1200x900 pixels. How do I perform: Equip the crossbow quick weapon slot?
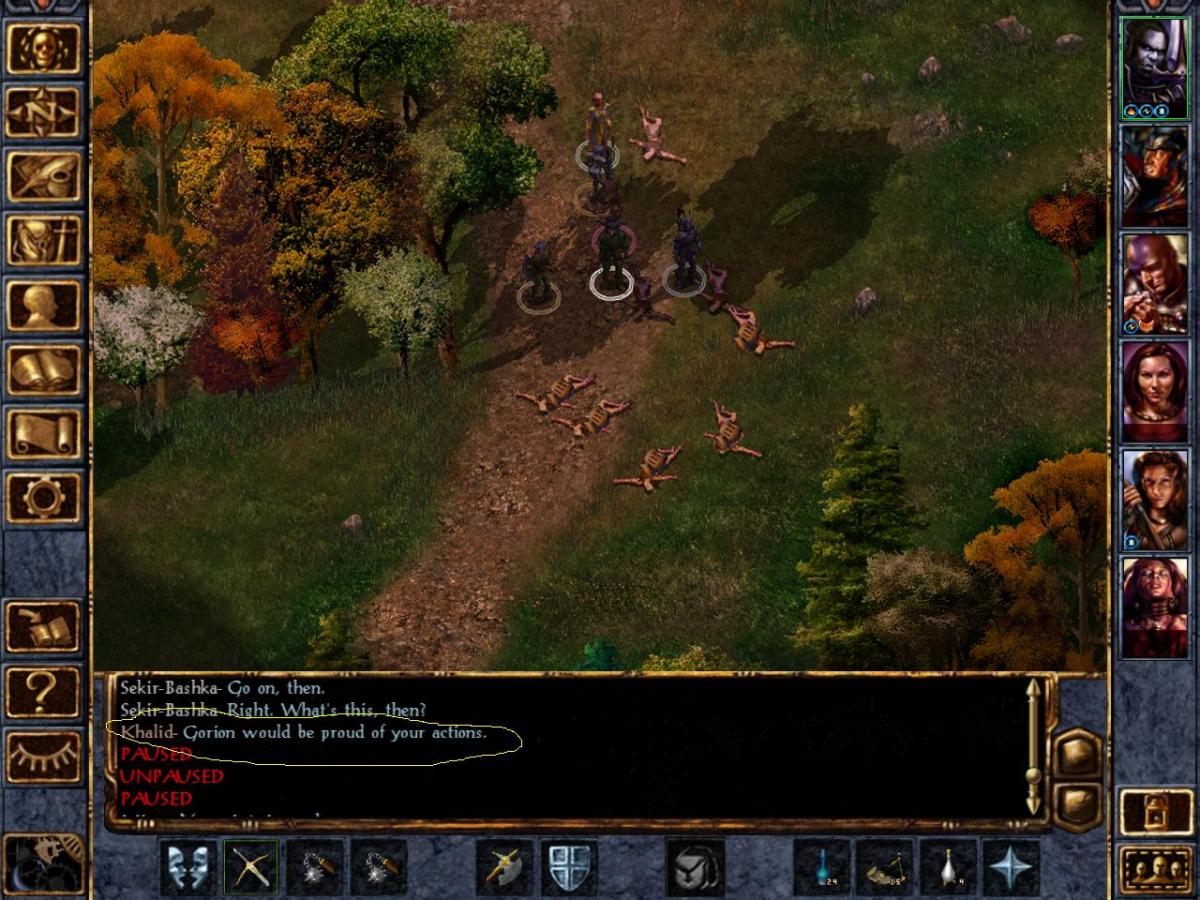click(x=250, y=867)
